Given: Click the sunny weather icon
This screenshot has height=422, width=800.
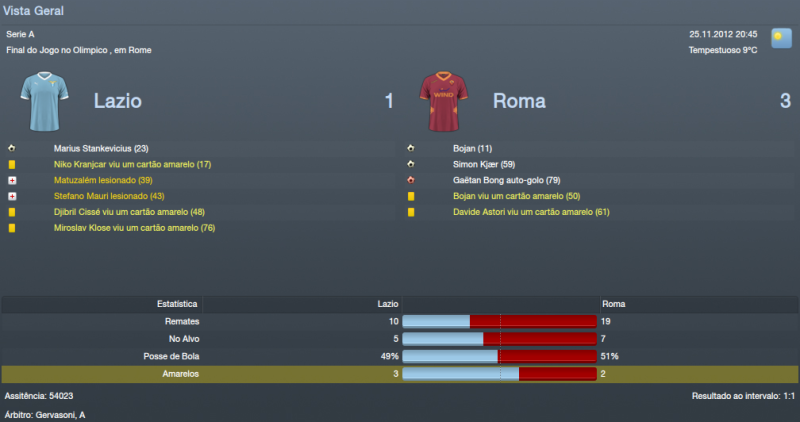Looking at the screenshot, I should pos(781,39).
